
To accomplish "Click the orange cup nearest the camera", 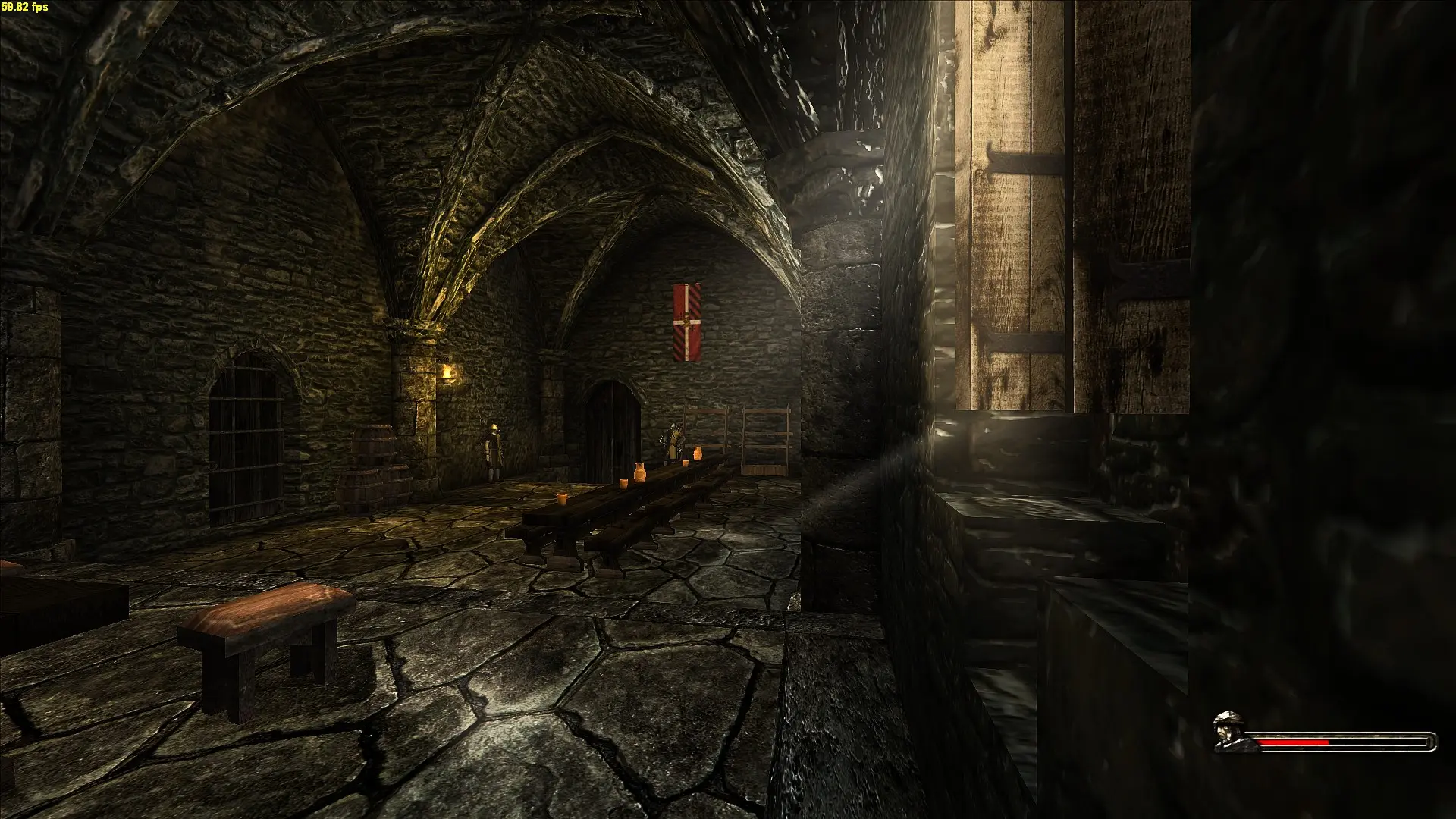I will (x=563, y=498).
